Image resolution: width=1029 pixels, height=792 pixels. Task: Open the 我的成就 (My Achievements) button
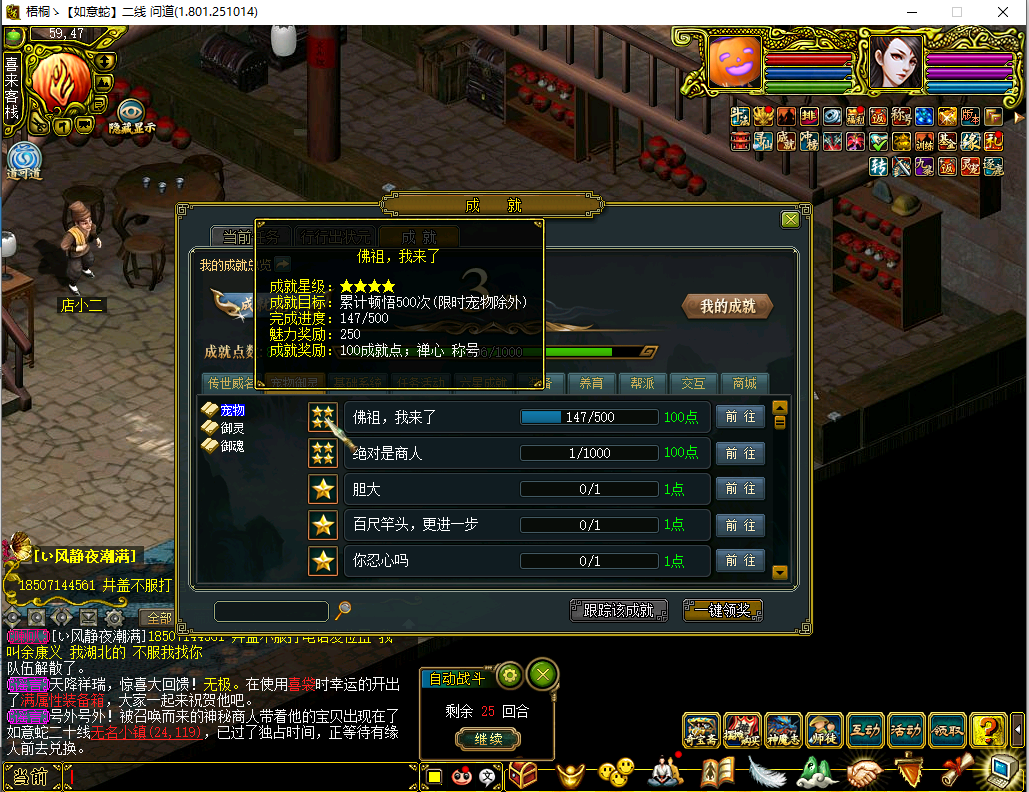tap(727, 307)
